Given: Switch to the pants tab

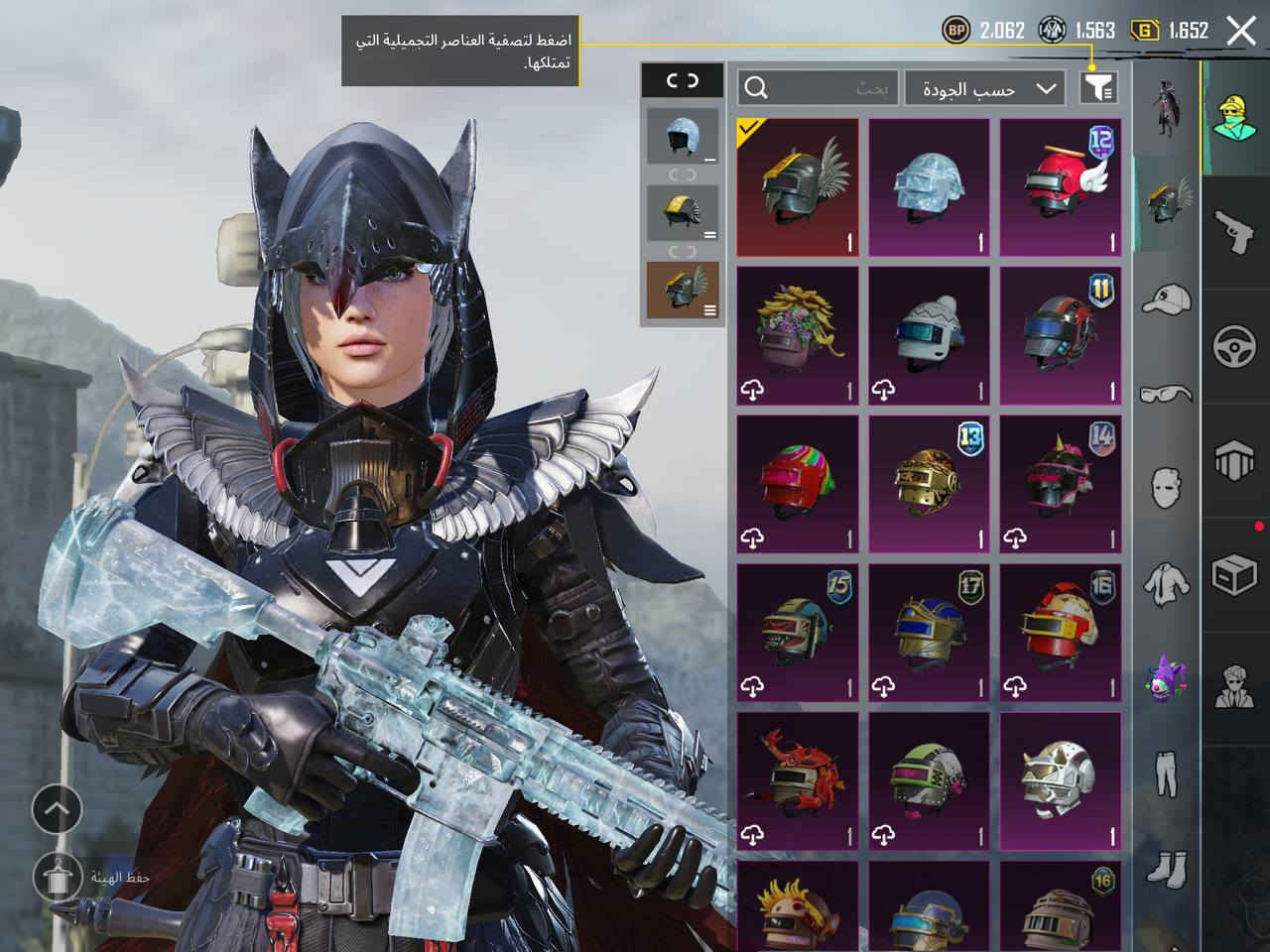Looking at the screenshot, I should tap(1166, 773).
